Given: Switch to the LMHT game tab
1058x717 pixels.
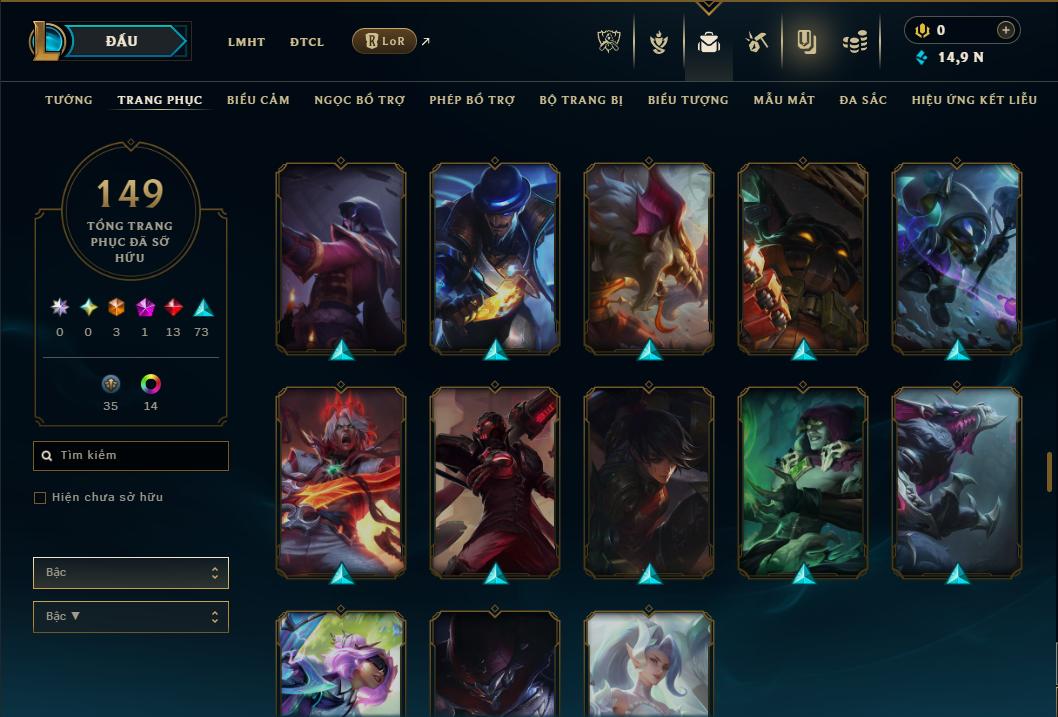Looking at the screenshot, I should [x=246, y=42].
